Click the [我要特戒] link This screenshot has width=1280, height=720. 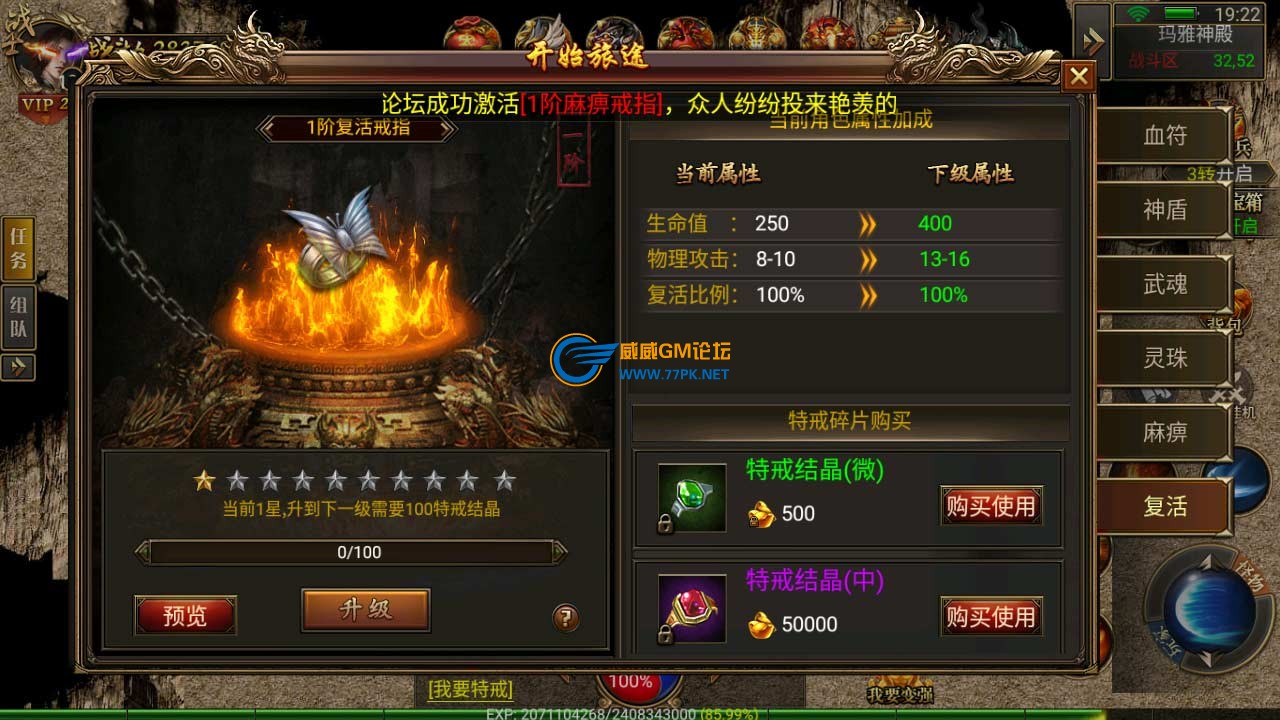tap(470, 689)
